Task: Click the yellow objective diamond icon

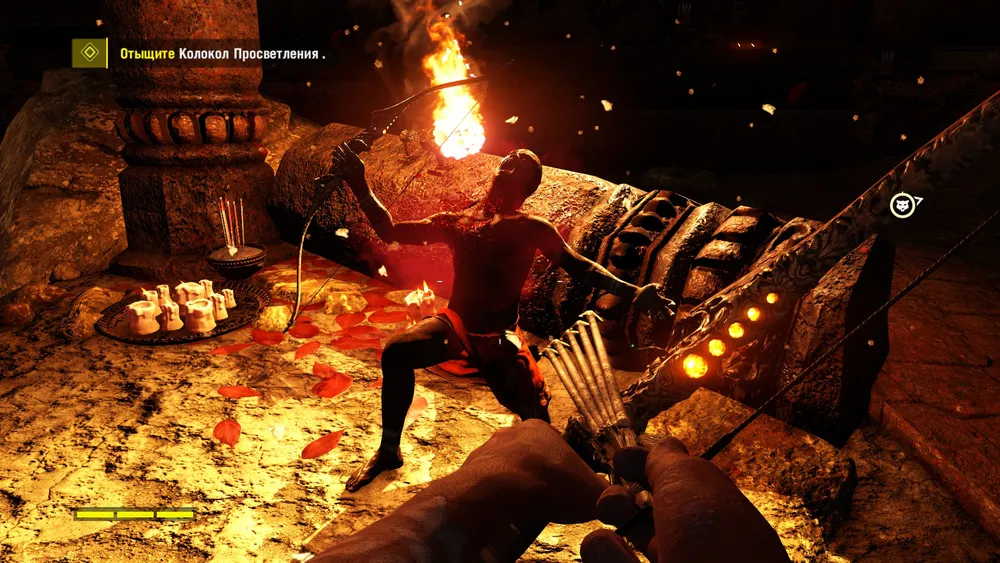Action: pyautogui.click(x=89, y=53)
